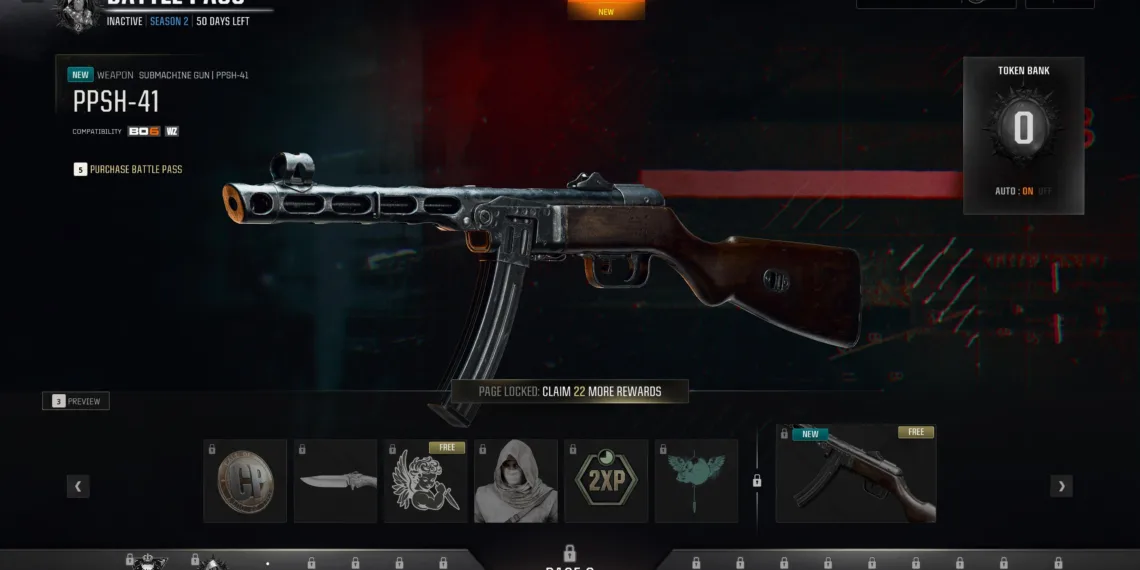The height and width of the screenshot is (570, 1140).
Task: Select the hooded operator skin reward
Action: coord(516,481)
